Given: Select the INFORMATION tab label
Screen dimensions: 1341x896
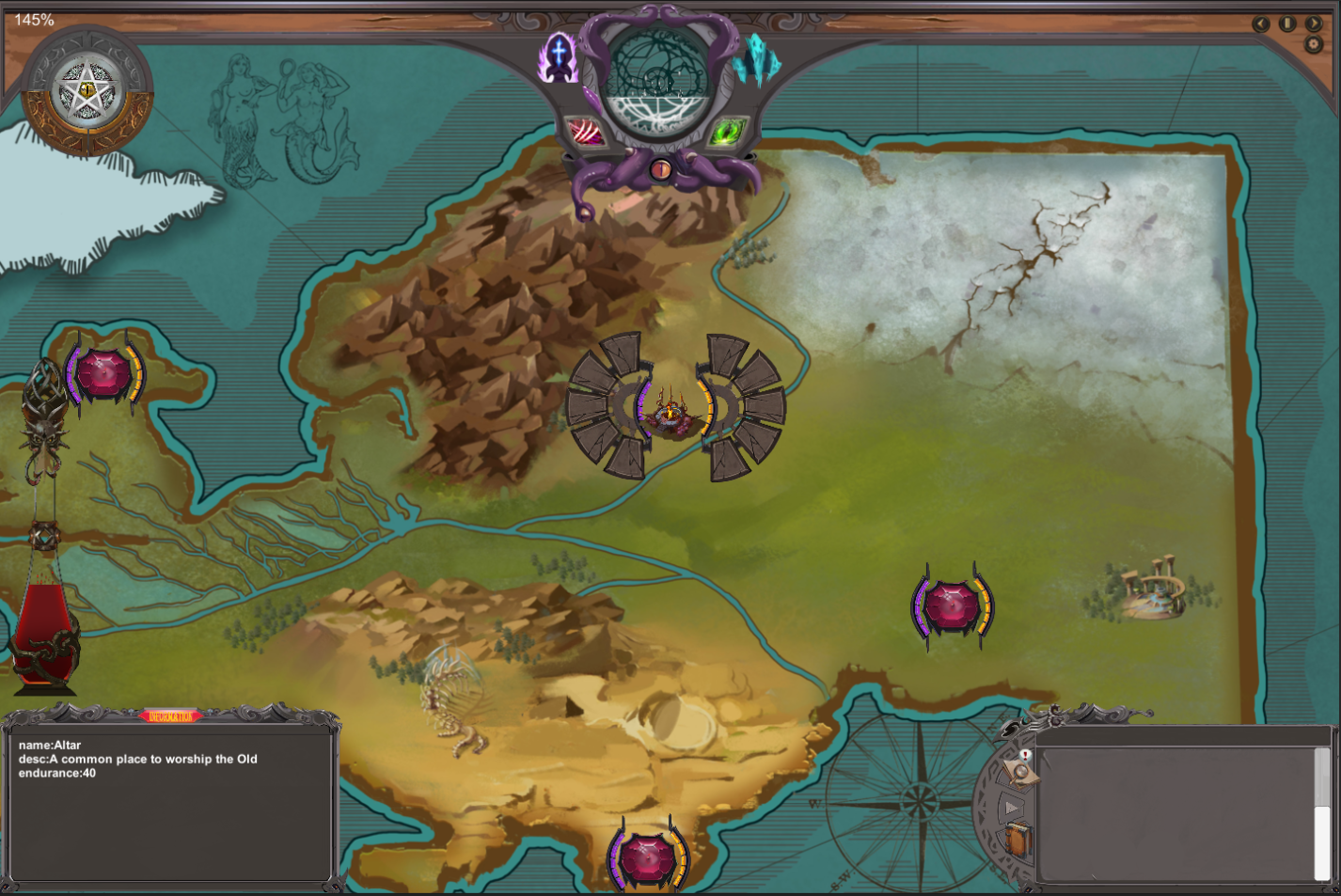Looking at the screenshot, I should 172,715.
